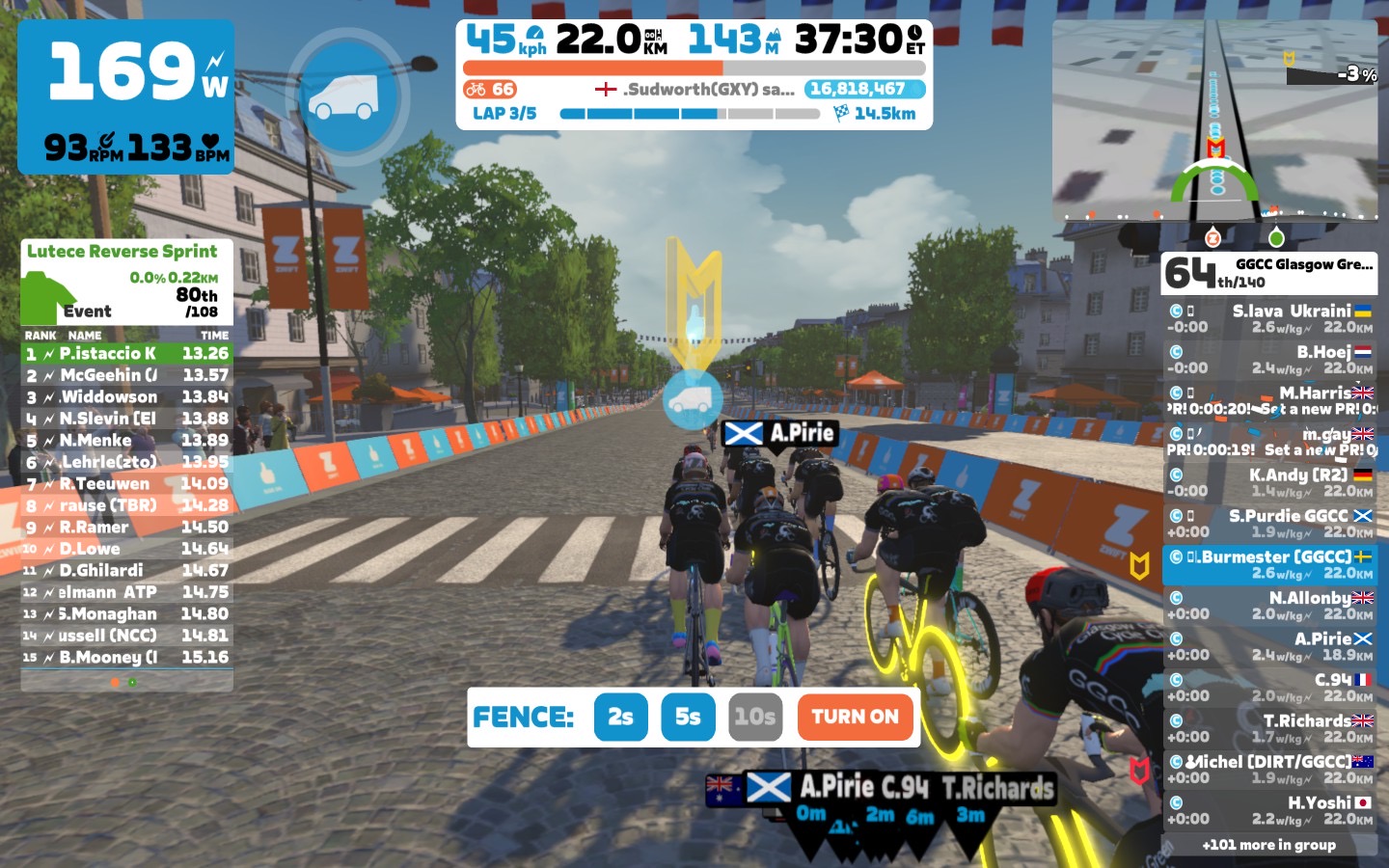Select B.Hoej in the riders list
Screen dimensions: 1389x868
[1269, 360]
